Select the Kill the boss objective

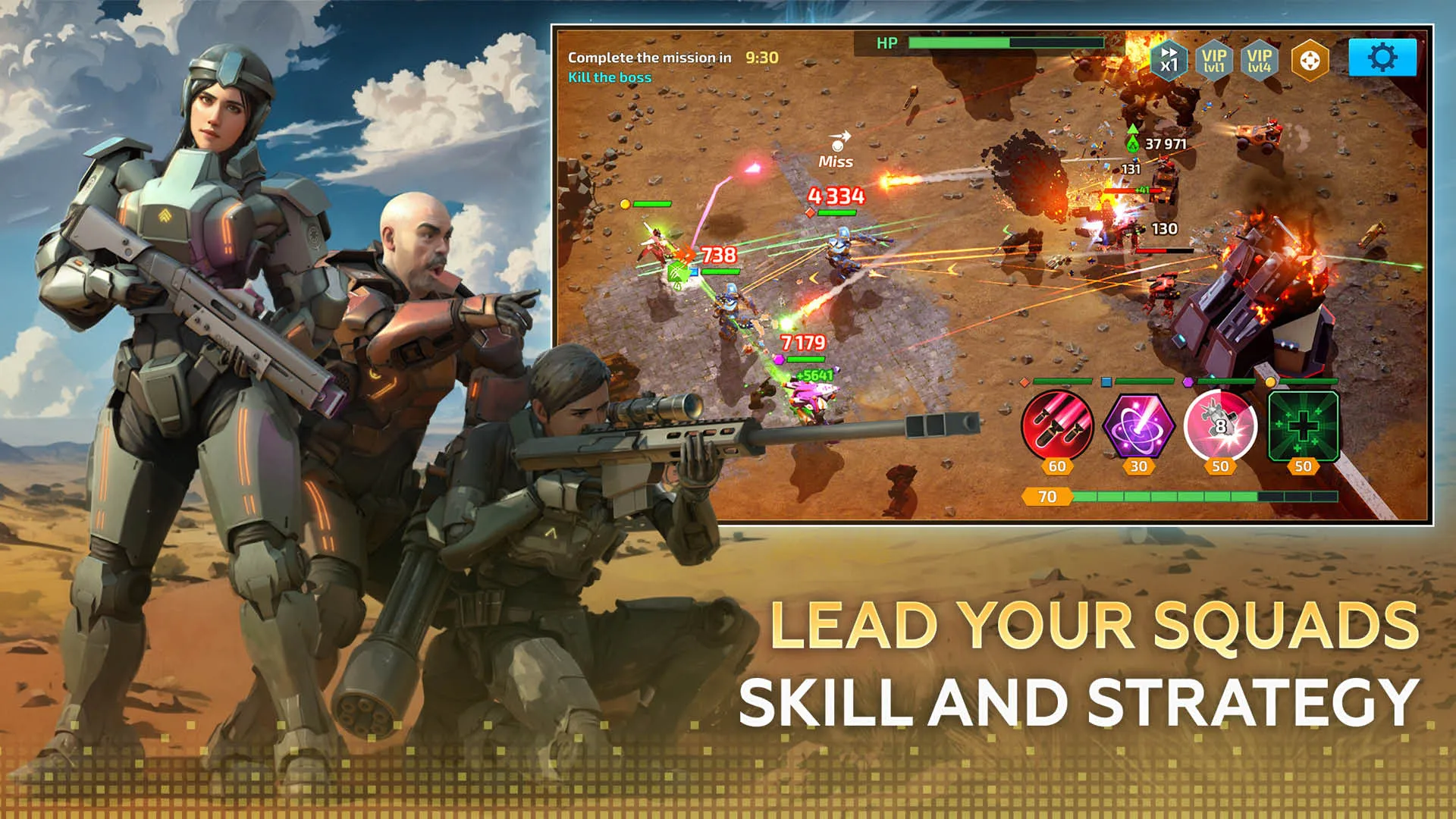(611, 77)
